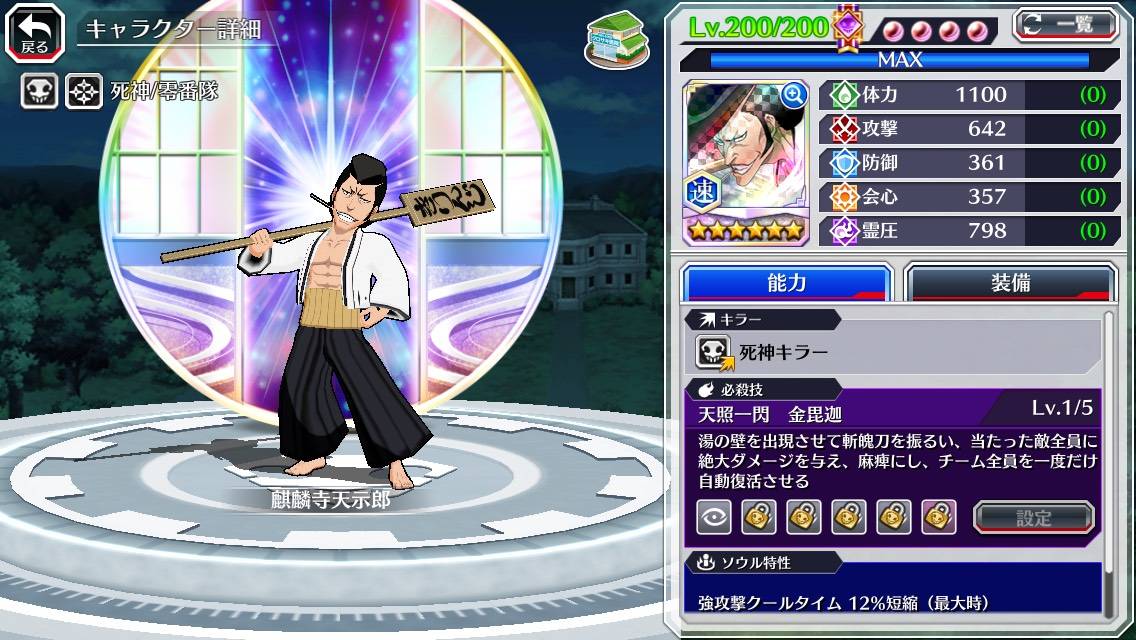Open the 一覧 character list
The width and height of the screenshot is (1136, 640).
tap(1065, 24)
